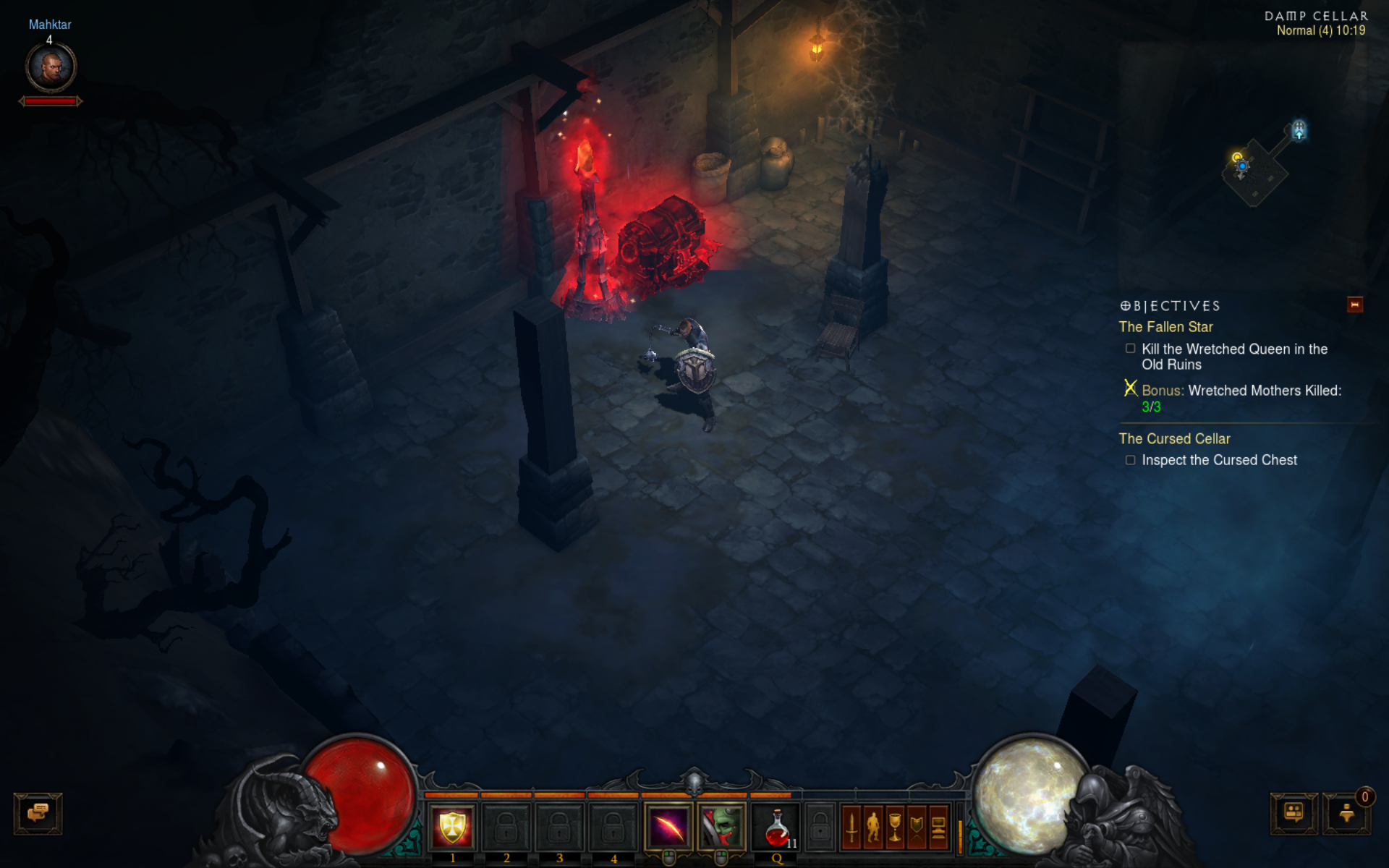Select The Fallen Star quest title
The height and width of the screenshot is (868, 1389).
(1165, 327)
